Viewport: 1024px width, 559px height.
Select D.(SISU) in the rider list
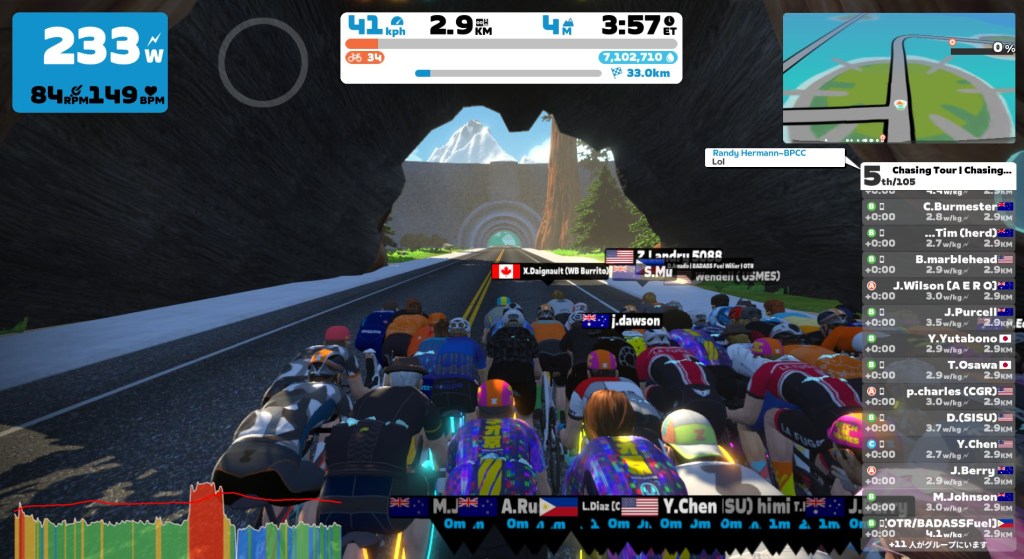[x=938, y=422]
